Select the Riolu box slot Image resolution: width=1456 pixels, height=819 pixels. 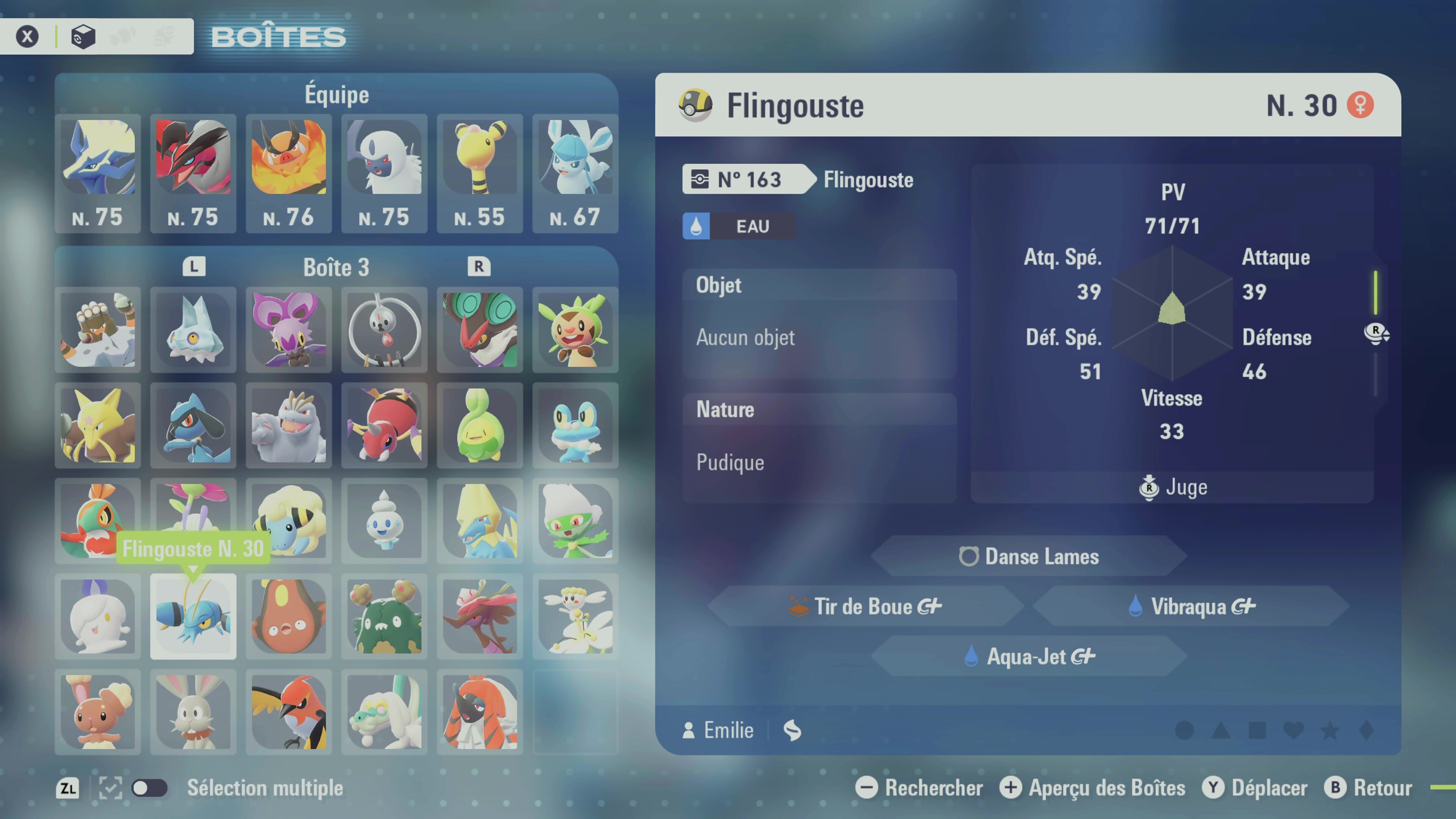(193, 425)
